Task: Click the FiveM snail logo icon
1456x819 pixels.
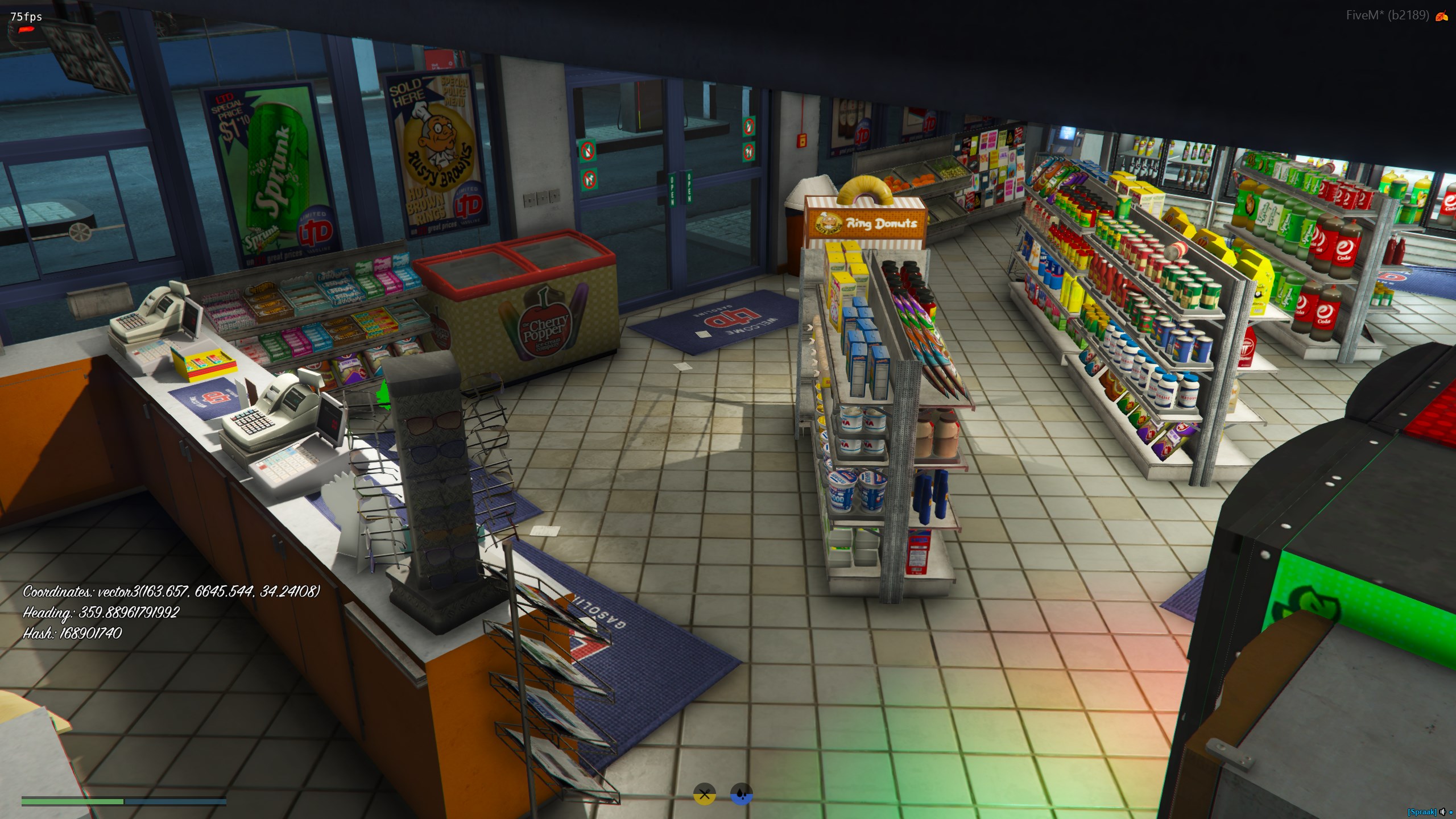Action: [1441, 16]
